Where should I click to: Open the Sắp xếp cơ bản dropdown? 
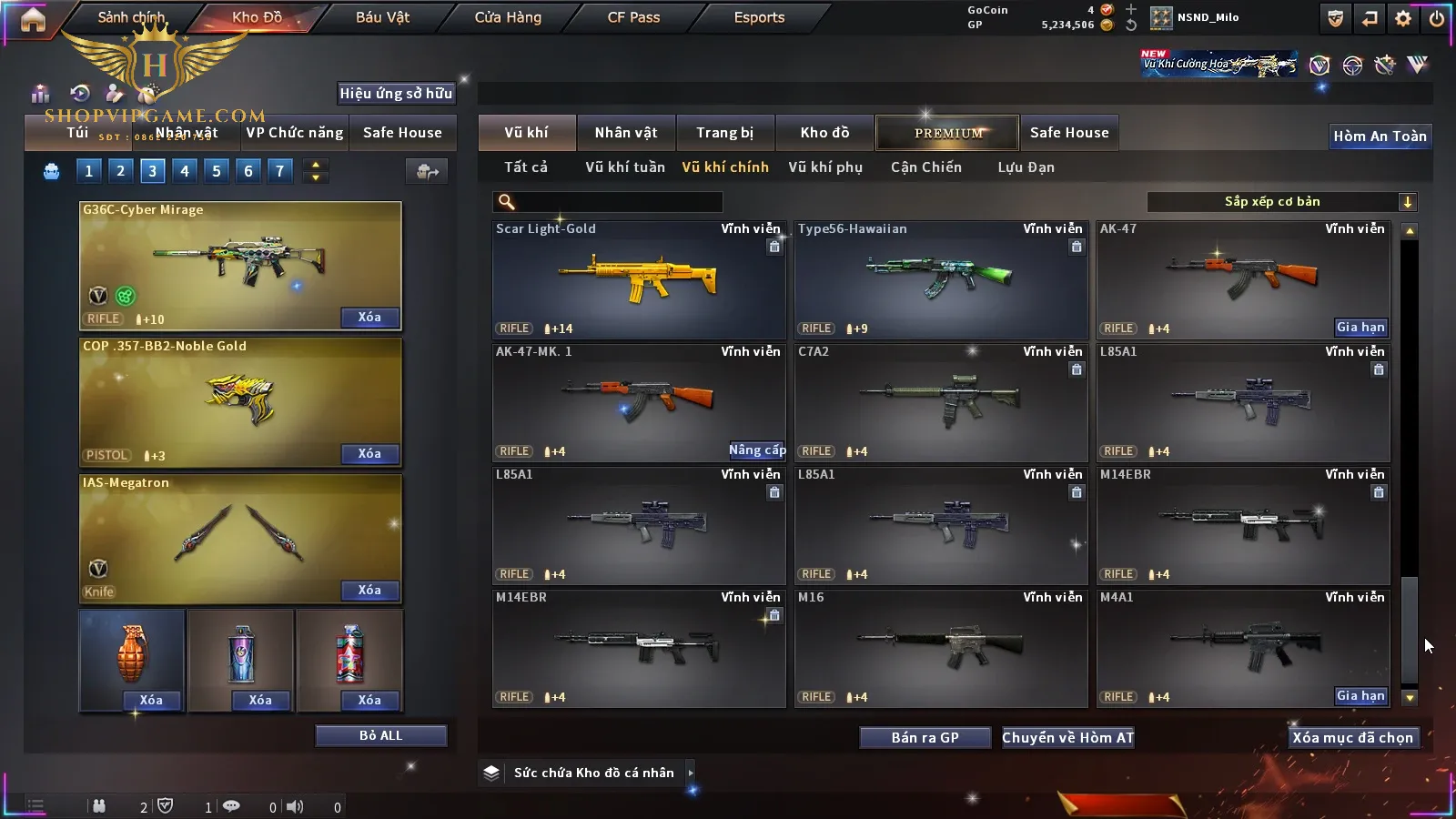click(x=1282, y=202)
